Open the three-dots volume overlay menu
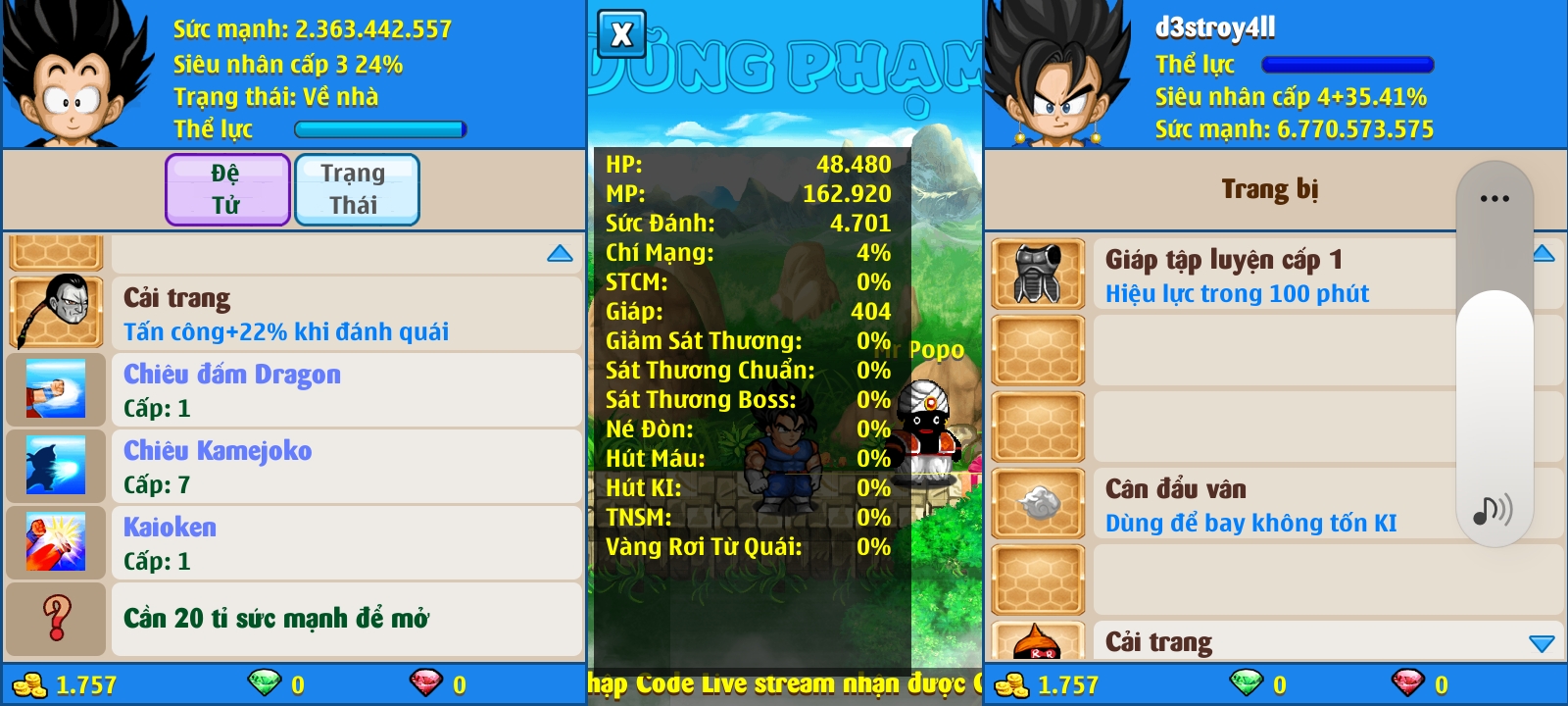 [x=1494, y=199]
